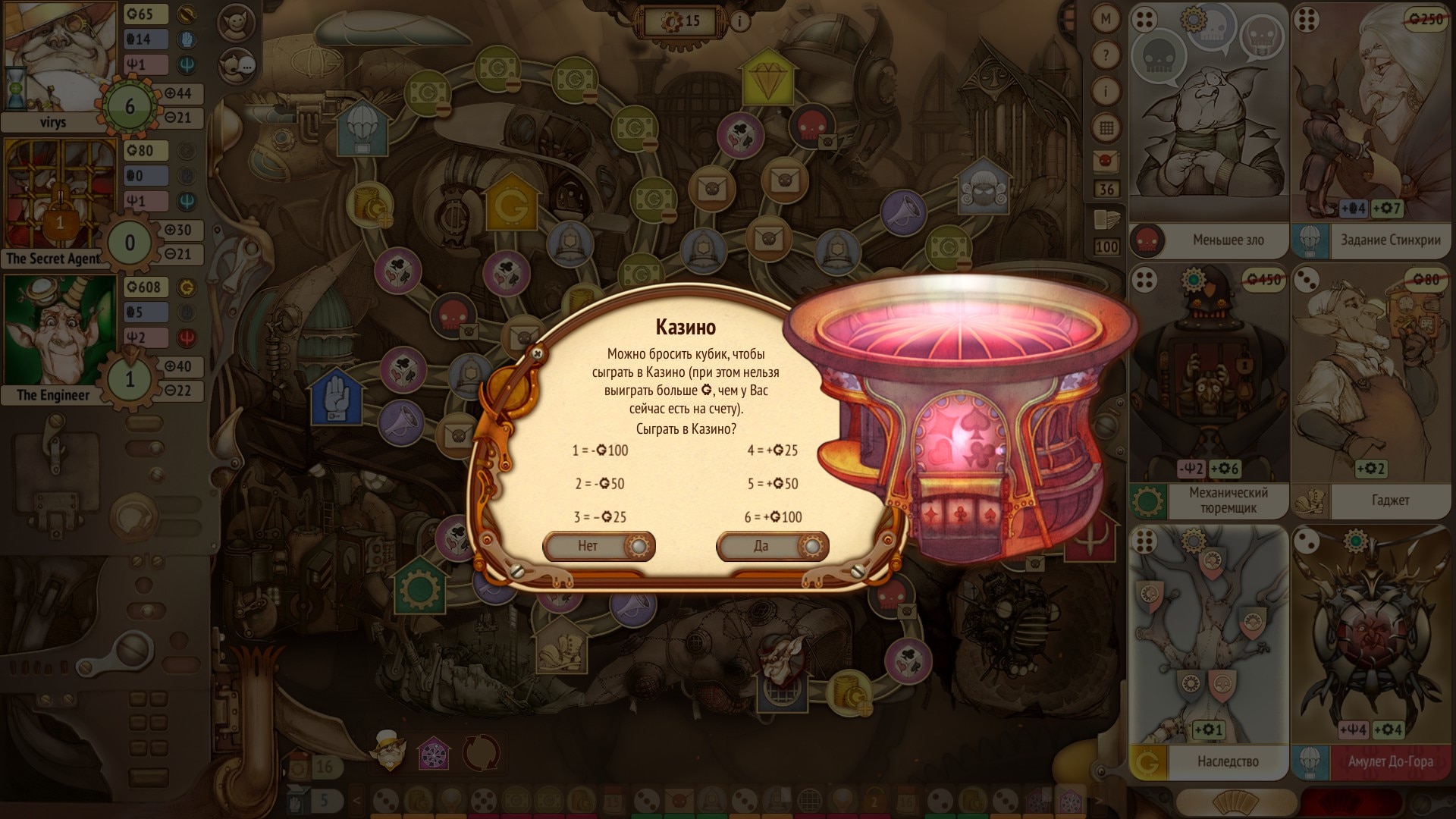The height and width of the screenshot is (819, 1456).
Task: Select the Гаджет card
Action: [x=1371, y=391]
